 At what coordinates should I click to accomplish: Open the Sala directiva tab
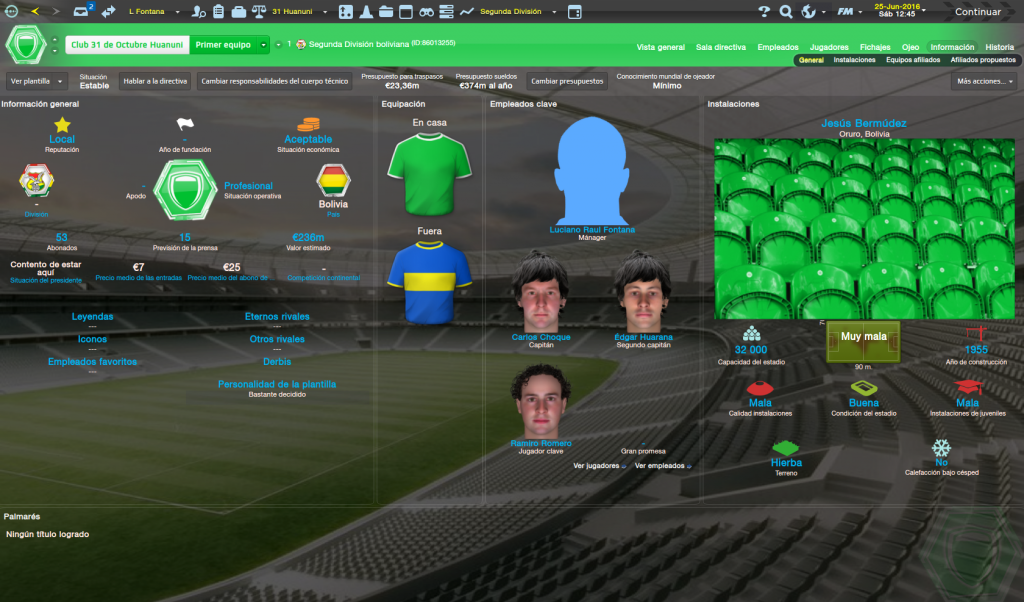[x=720, y=47]
